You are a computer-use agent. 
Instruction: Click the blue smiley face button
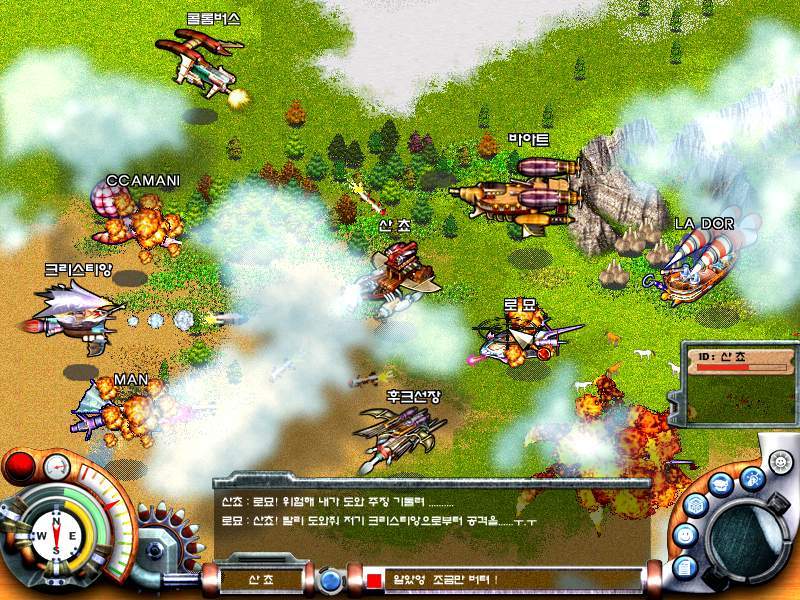coord(684,536)
